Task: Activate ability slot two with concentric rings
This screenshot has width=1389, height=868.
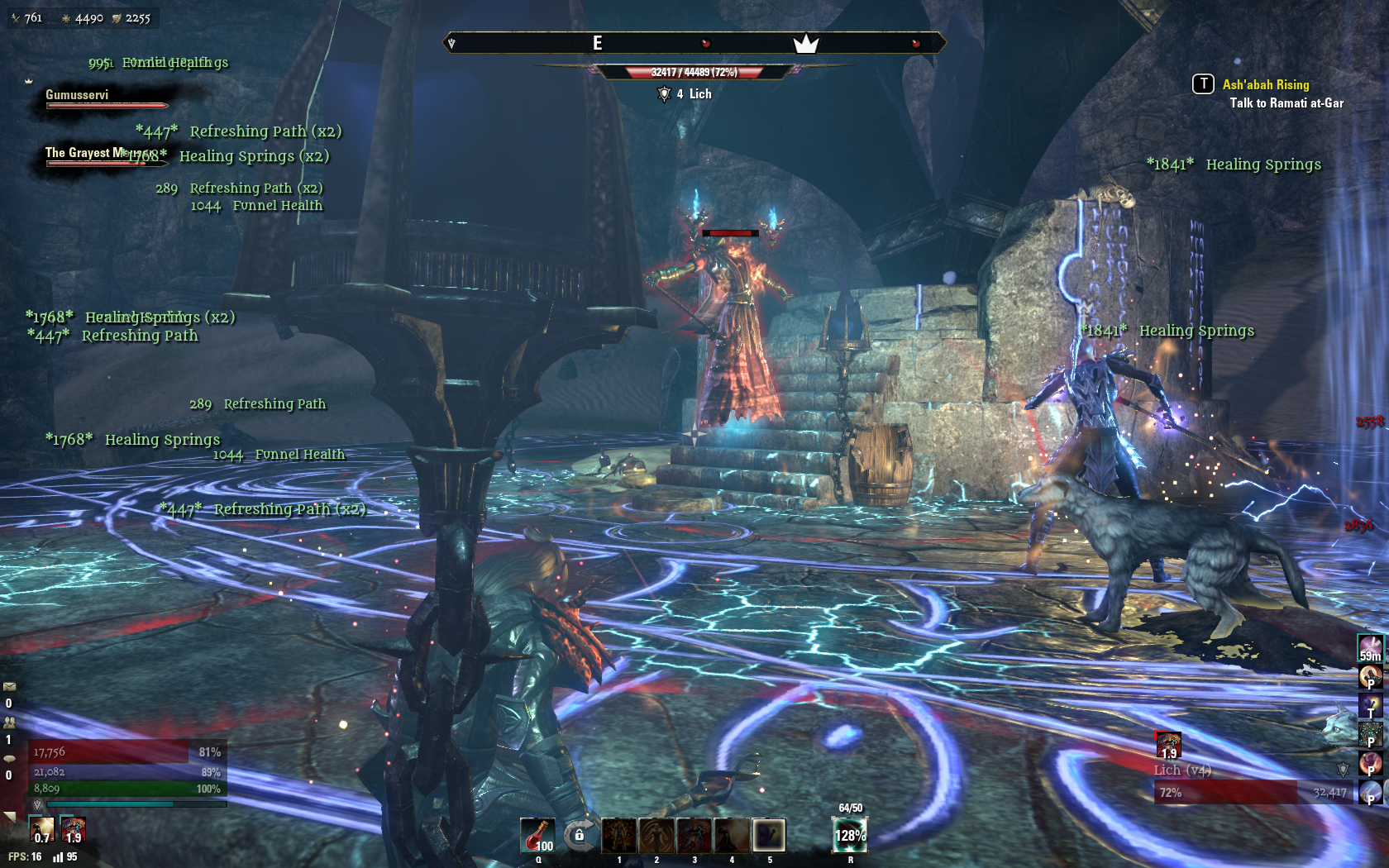Action: coord(656,835)
